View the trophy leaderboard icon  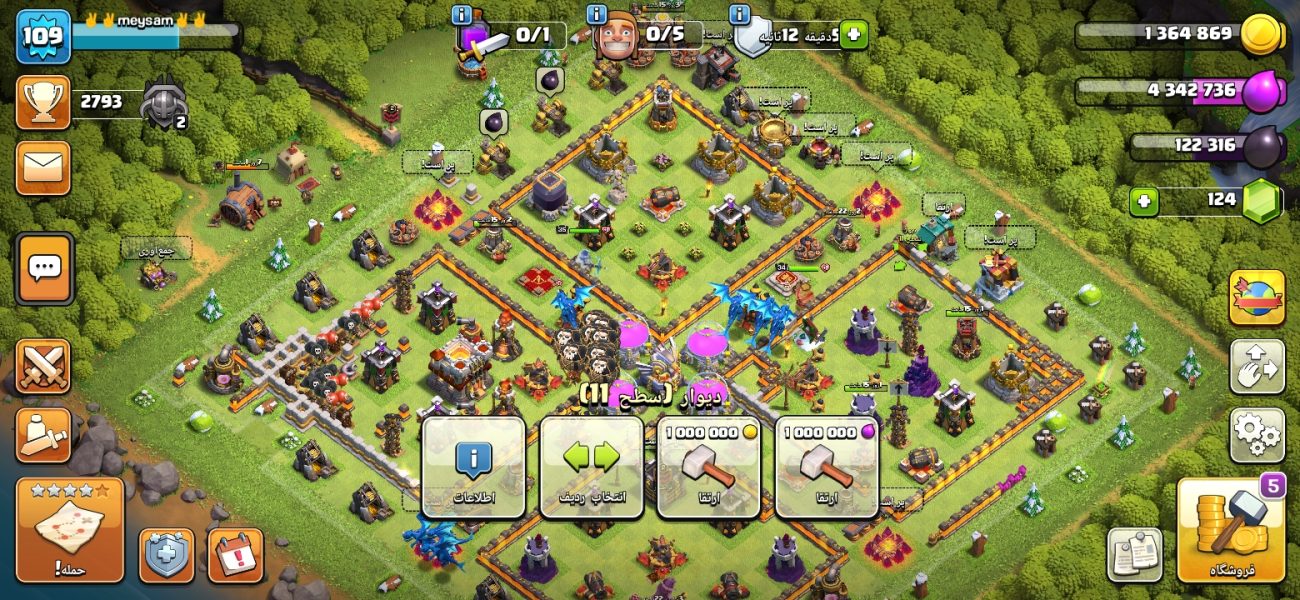click(x=43, y=102)
